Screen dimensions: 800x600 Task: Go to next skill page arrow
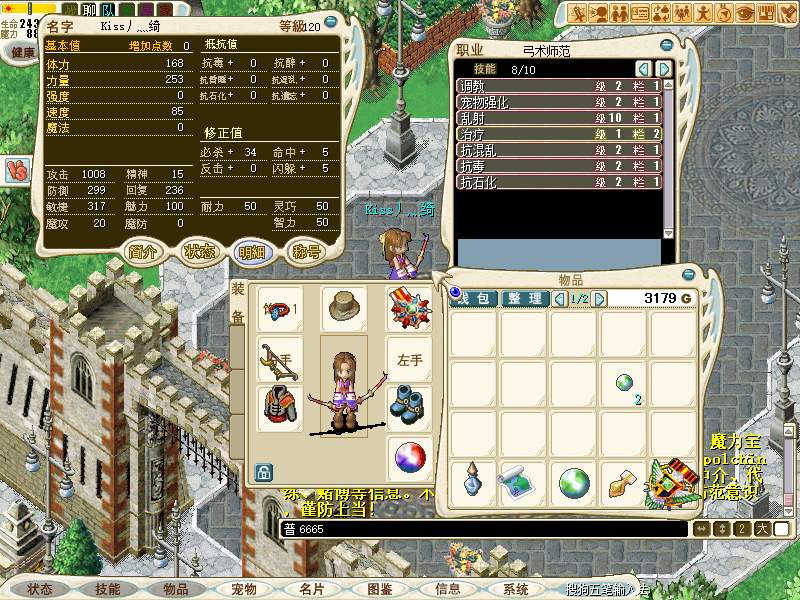pos(662,68)
